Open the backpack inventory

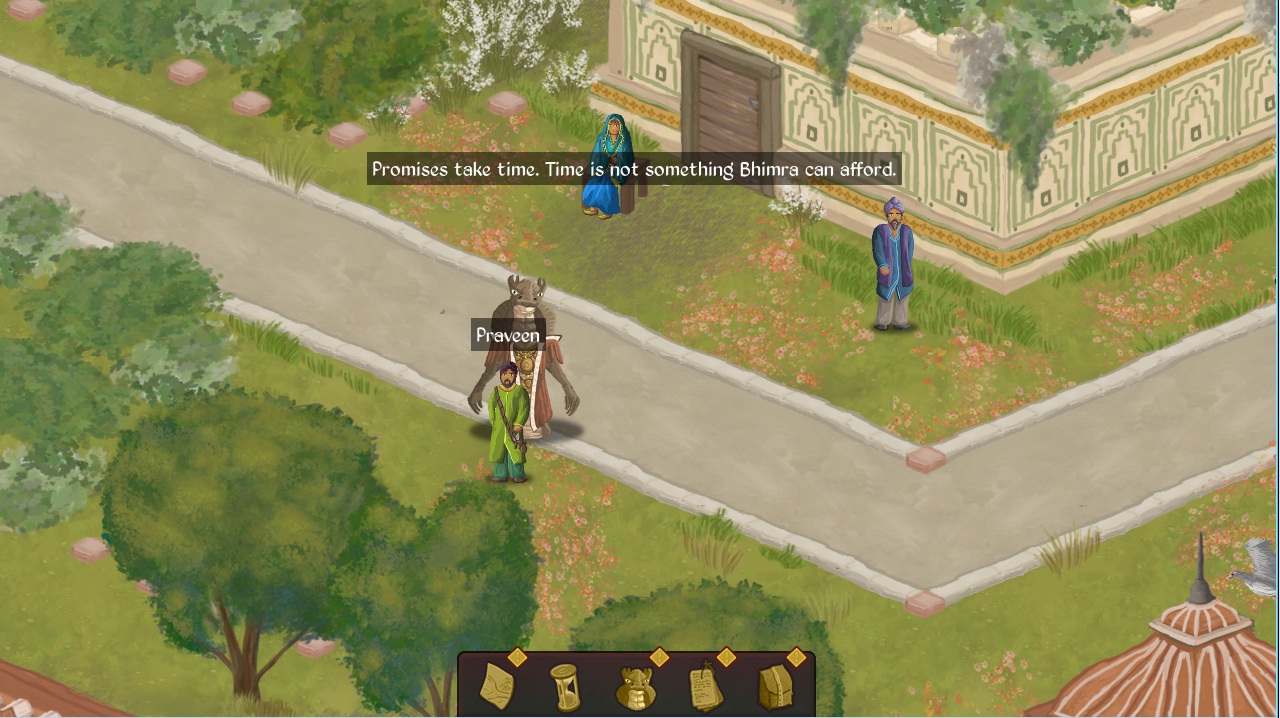pyautogui.click(x=776, y=687)
